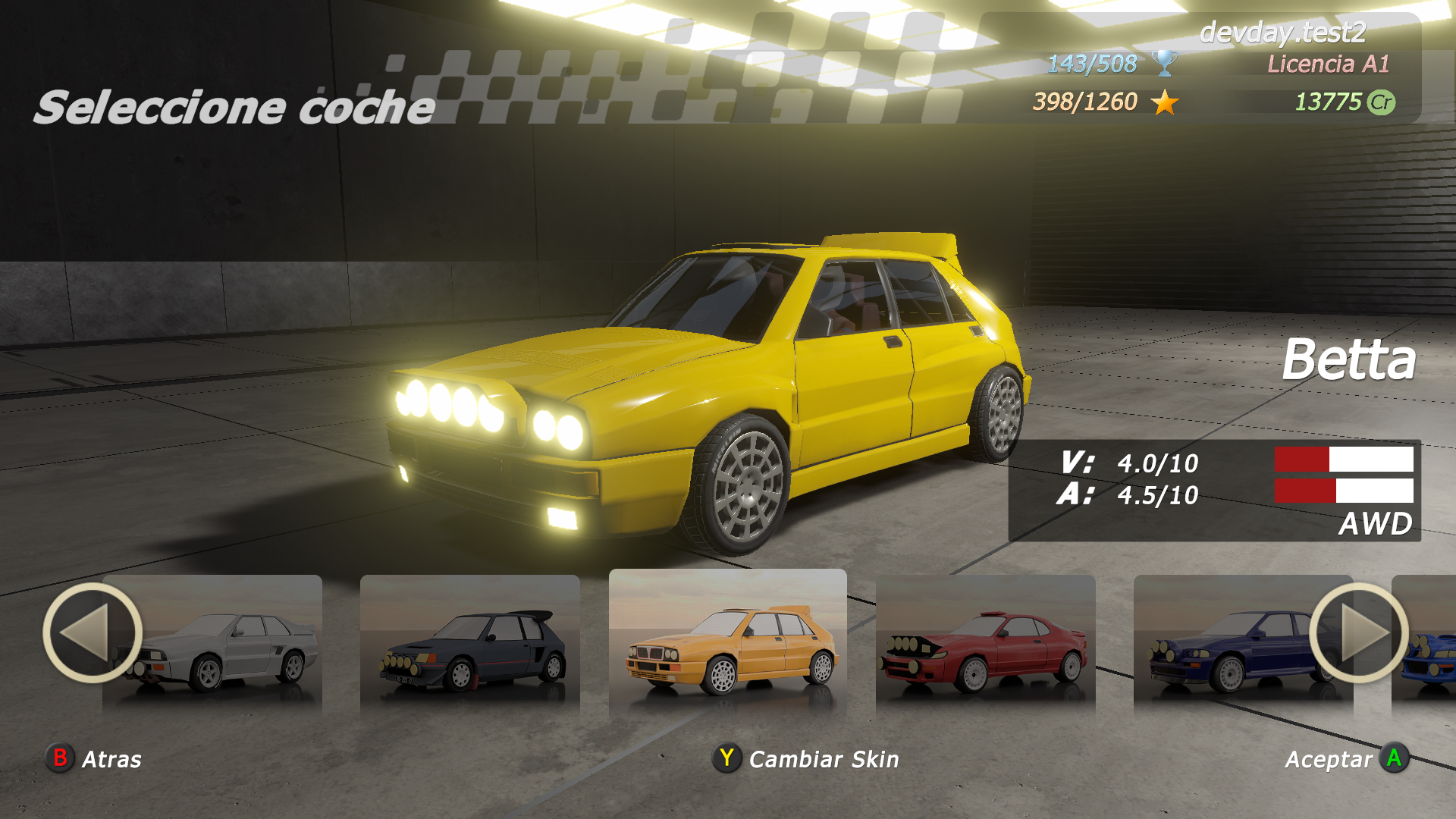
Task: Choose the dark grey rally hatchback thumbnail
Action: tap(470, 645)
